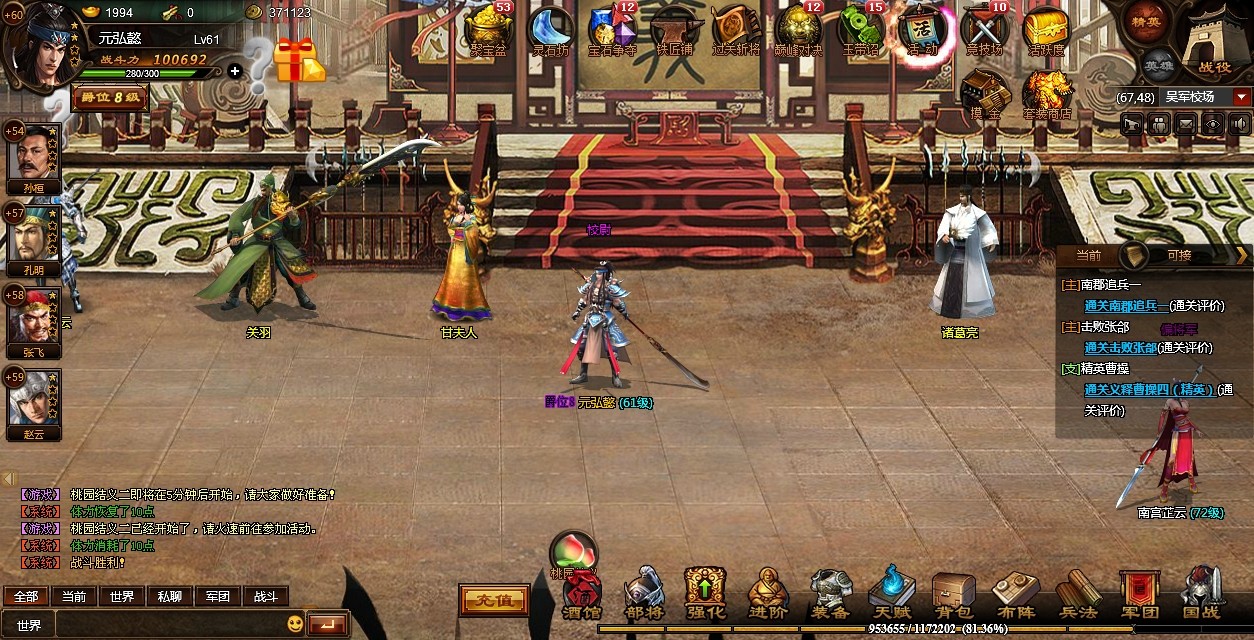Enter the 竞技场 arena
1254x640 pixels.
[984, 29]
